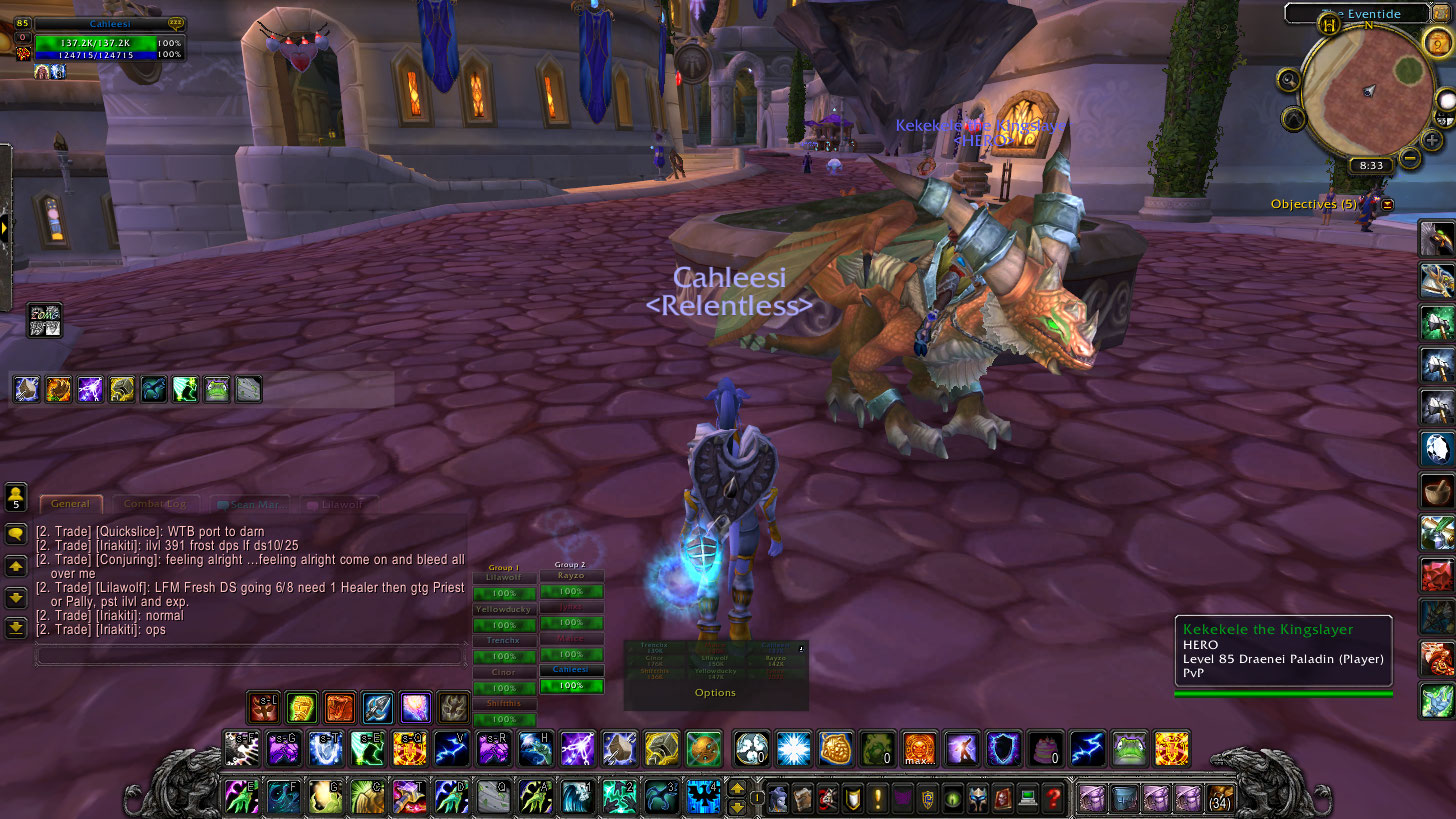The height and width of the screenshot is (819, 1456).
Task: Use the green frog ability icon
Action: click(x=1129, y=748)
